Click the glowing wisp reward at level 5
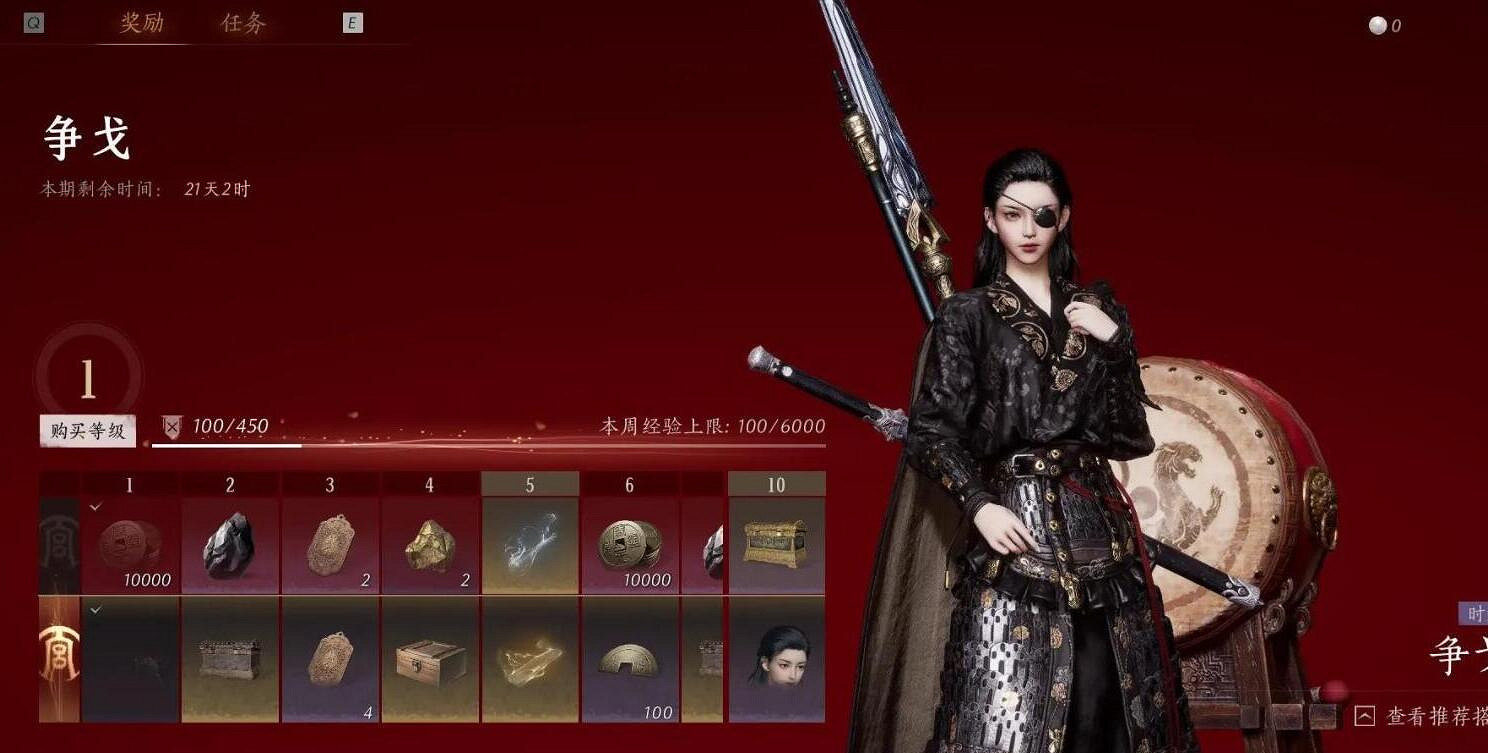 click(x=530, y=543)
